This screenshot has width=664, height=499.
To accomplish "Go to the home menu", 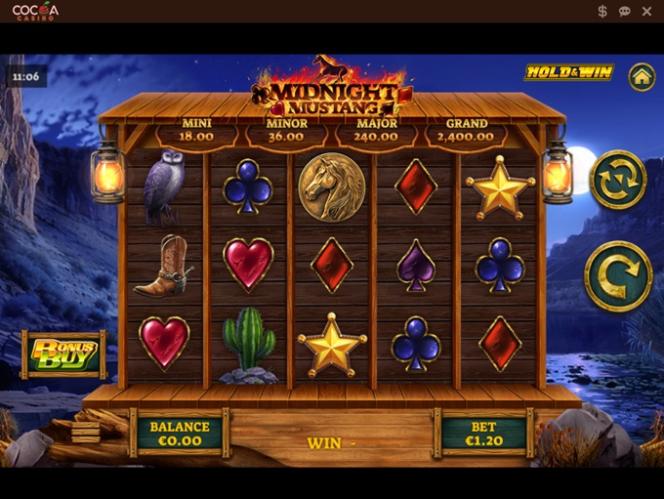I will 641,76.
